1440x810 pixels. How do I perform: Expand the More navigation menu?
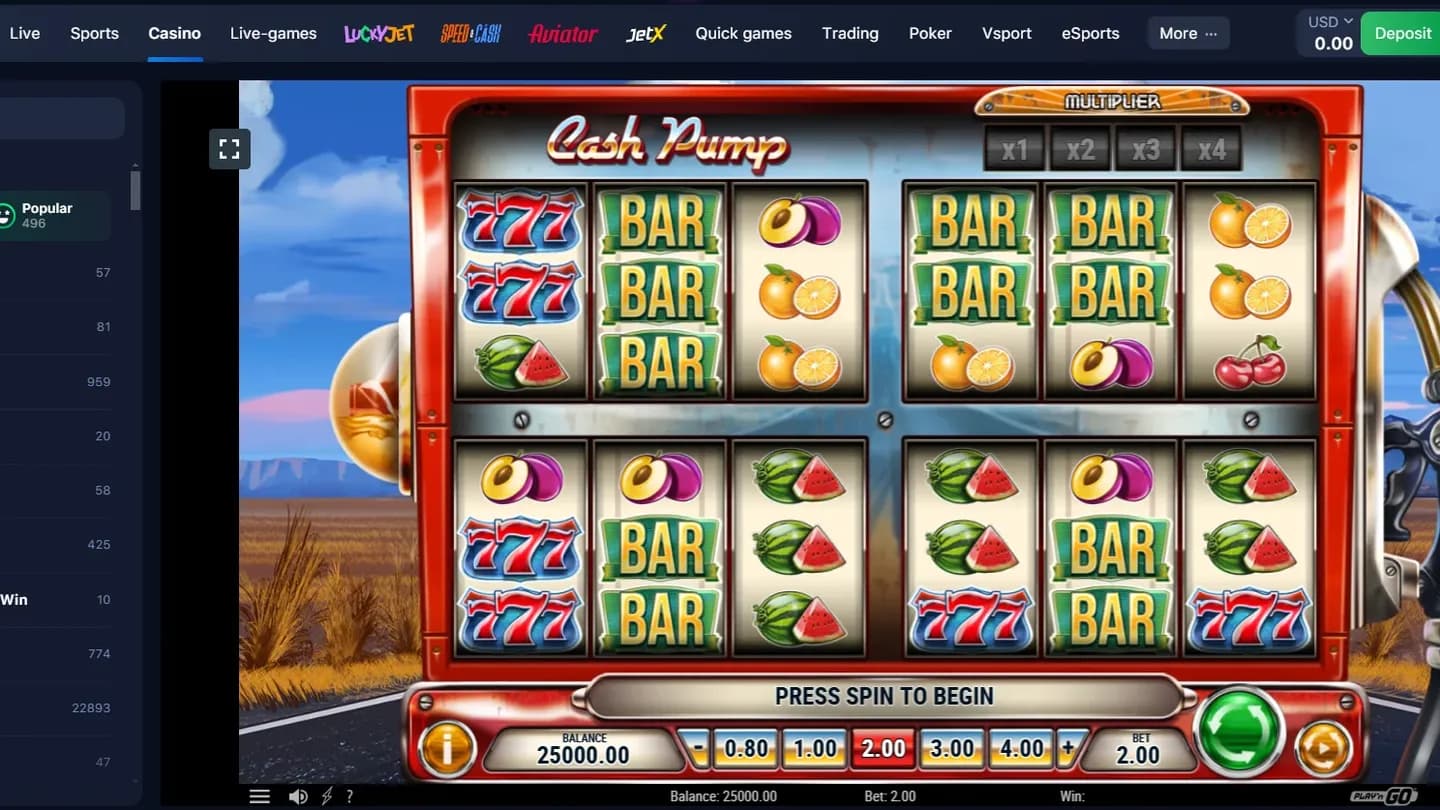point(1188,33)
